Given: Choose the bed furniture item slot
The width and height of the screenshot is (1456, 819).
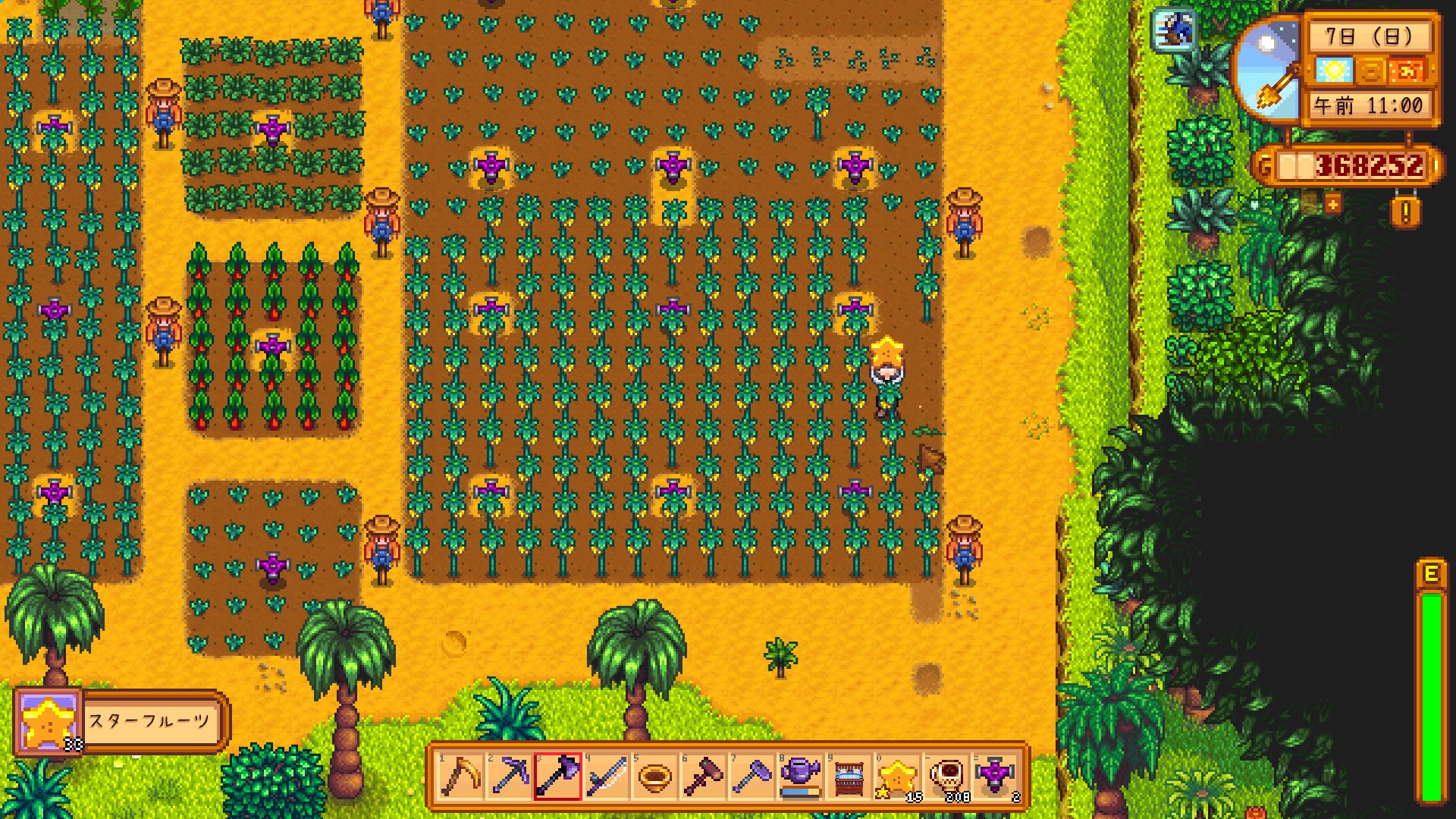Looking at the screenshot, I should pyautogui.click(x=849, y=777).
